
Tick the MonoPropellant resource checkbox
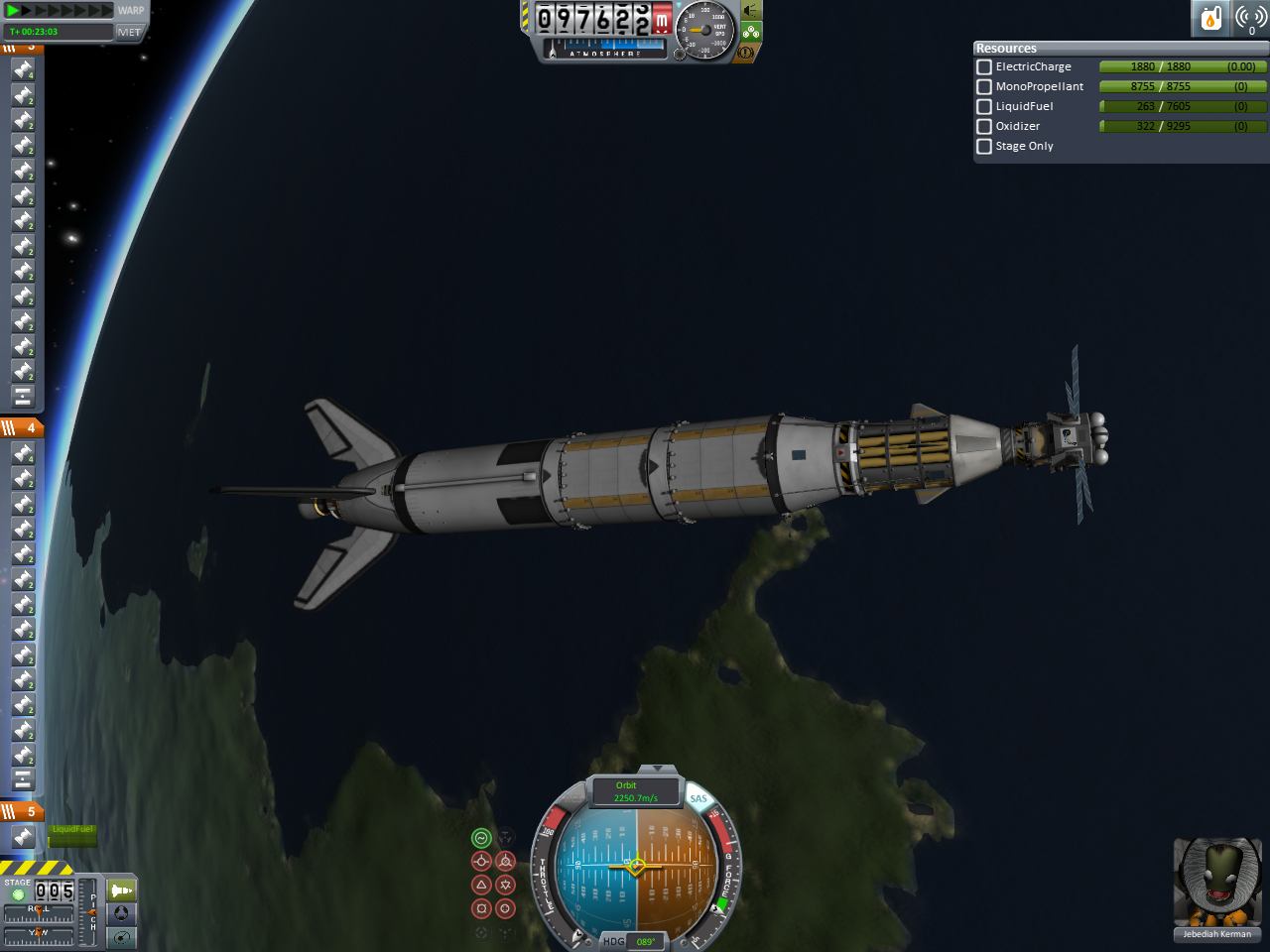[984, 86]
